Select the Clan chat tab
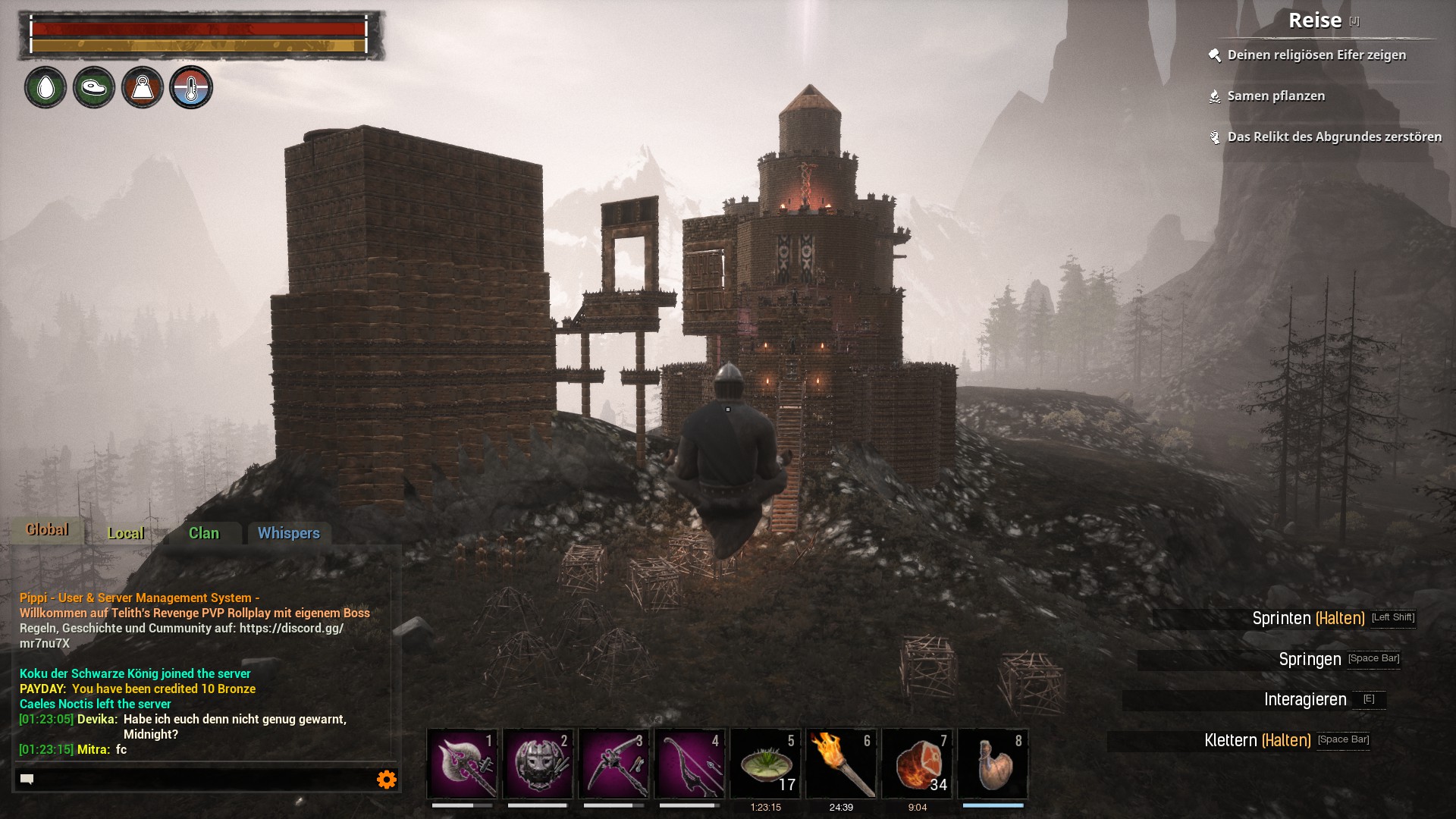The height and width of the screenshot is (819, 1456). 204,533
